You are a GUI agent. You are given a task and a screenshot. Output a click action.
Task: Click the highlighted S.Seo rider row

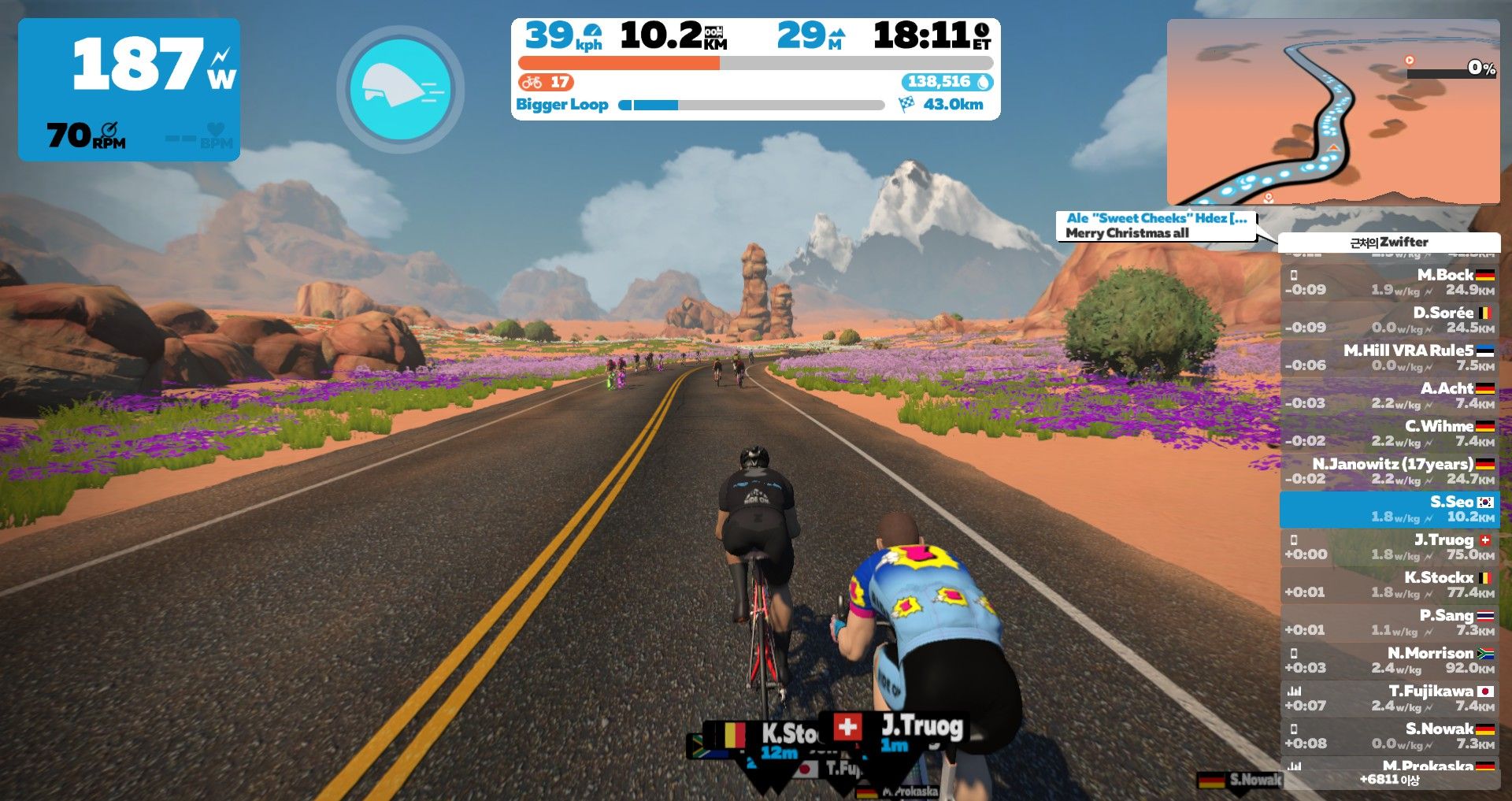click(1390, 509)
